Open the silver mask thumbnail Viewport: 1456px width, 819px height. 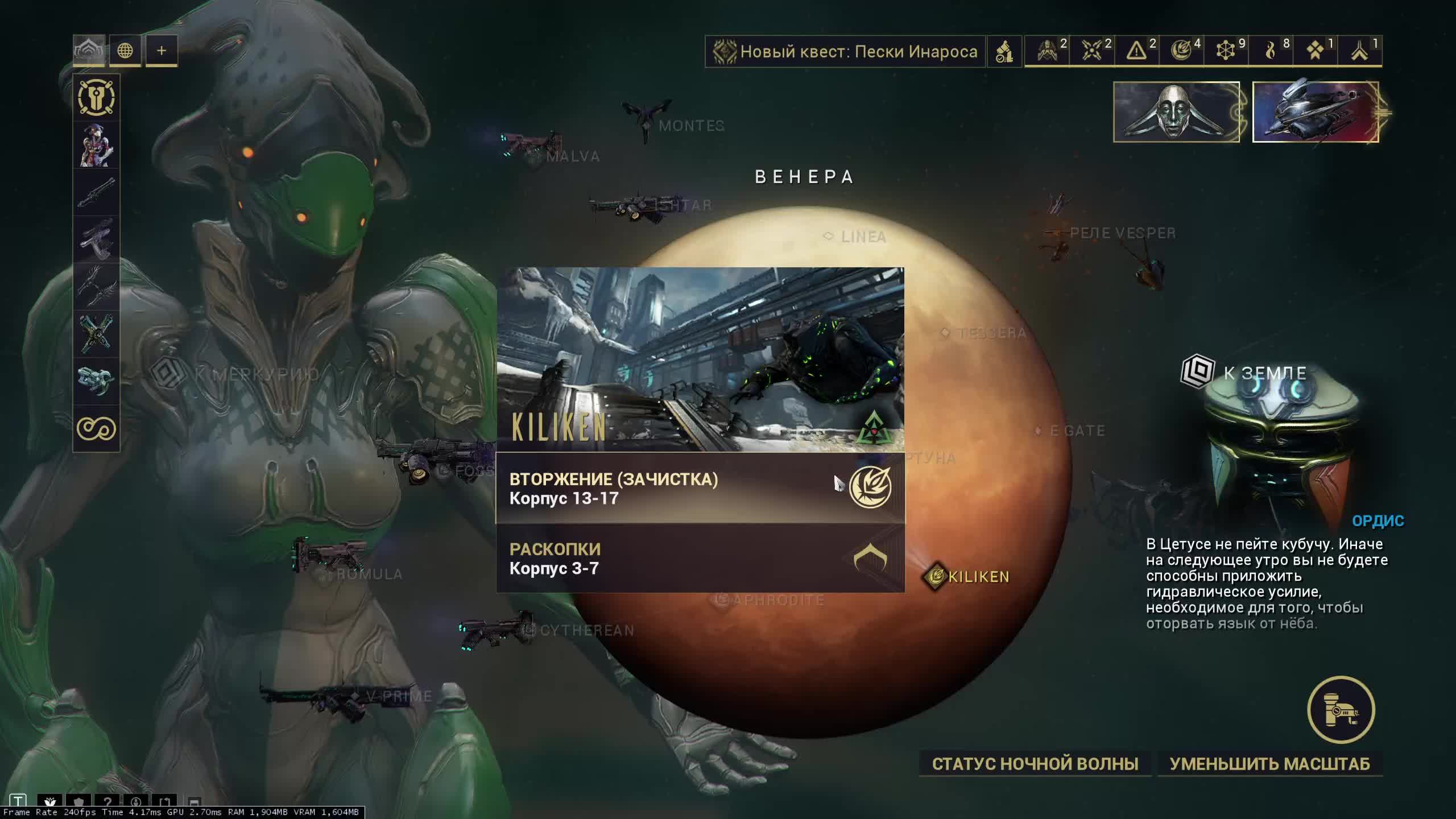pos(1176,112)
